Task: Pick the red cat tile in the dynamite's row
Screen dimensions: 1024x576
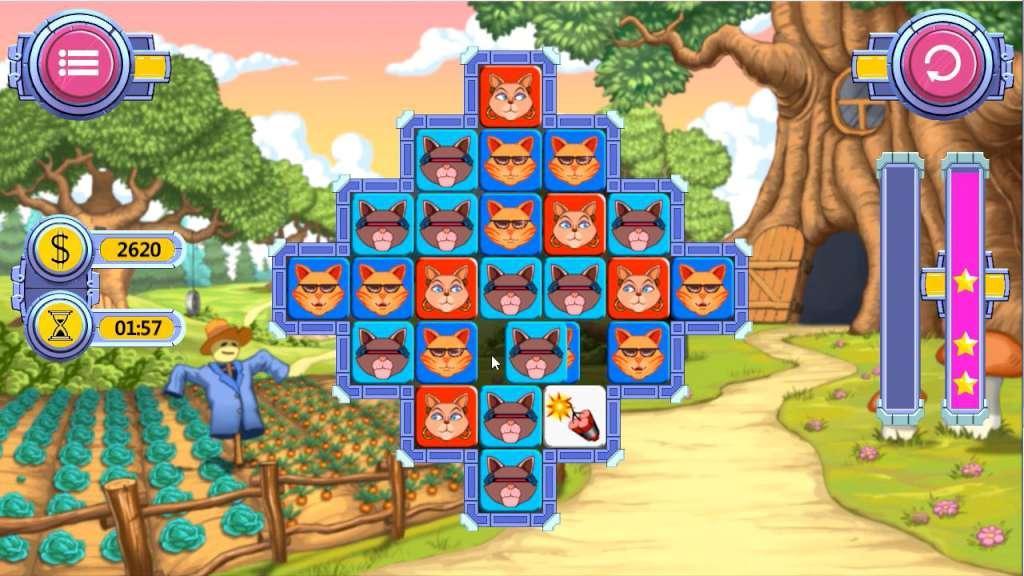Action: [x=446, y=416]
